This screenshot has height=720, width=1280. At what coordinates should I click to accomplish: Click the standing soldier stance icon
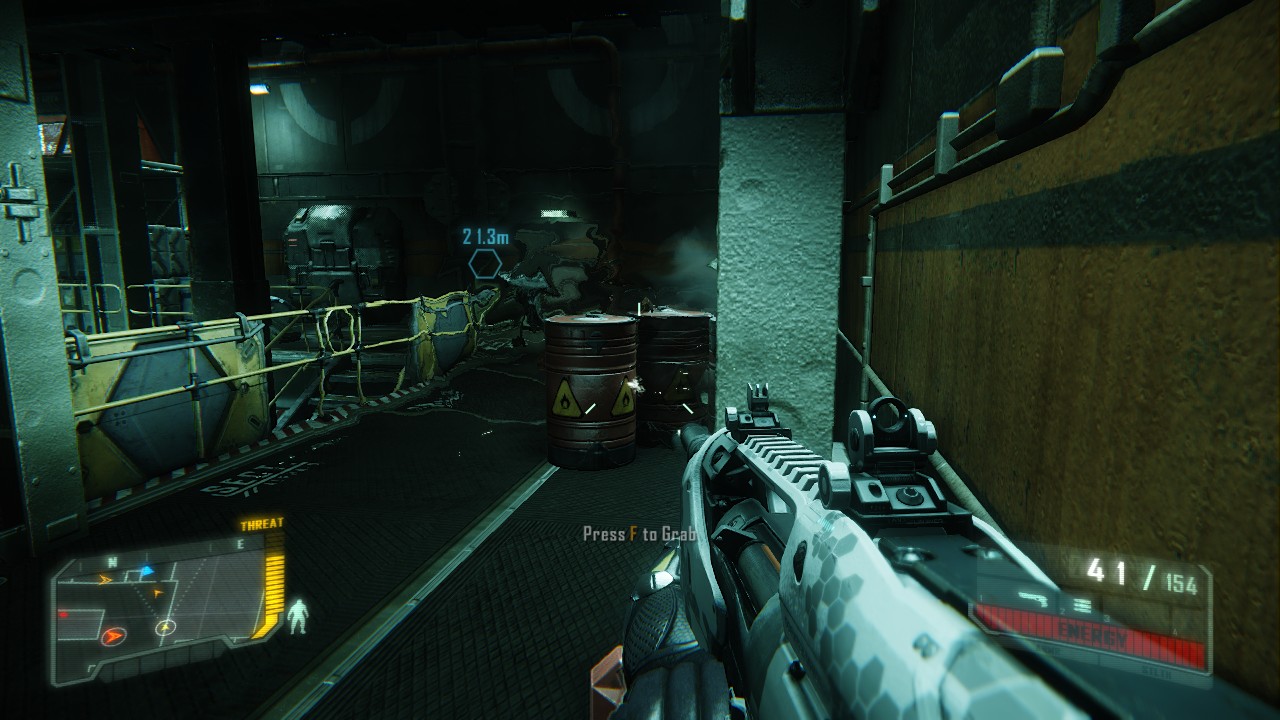(297, 617)
